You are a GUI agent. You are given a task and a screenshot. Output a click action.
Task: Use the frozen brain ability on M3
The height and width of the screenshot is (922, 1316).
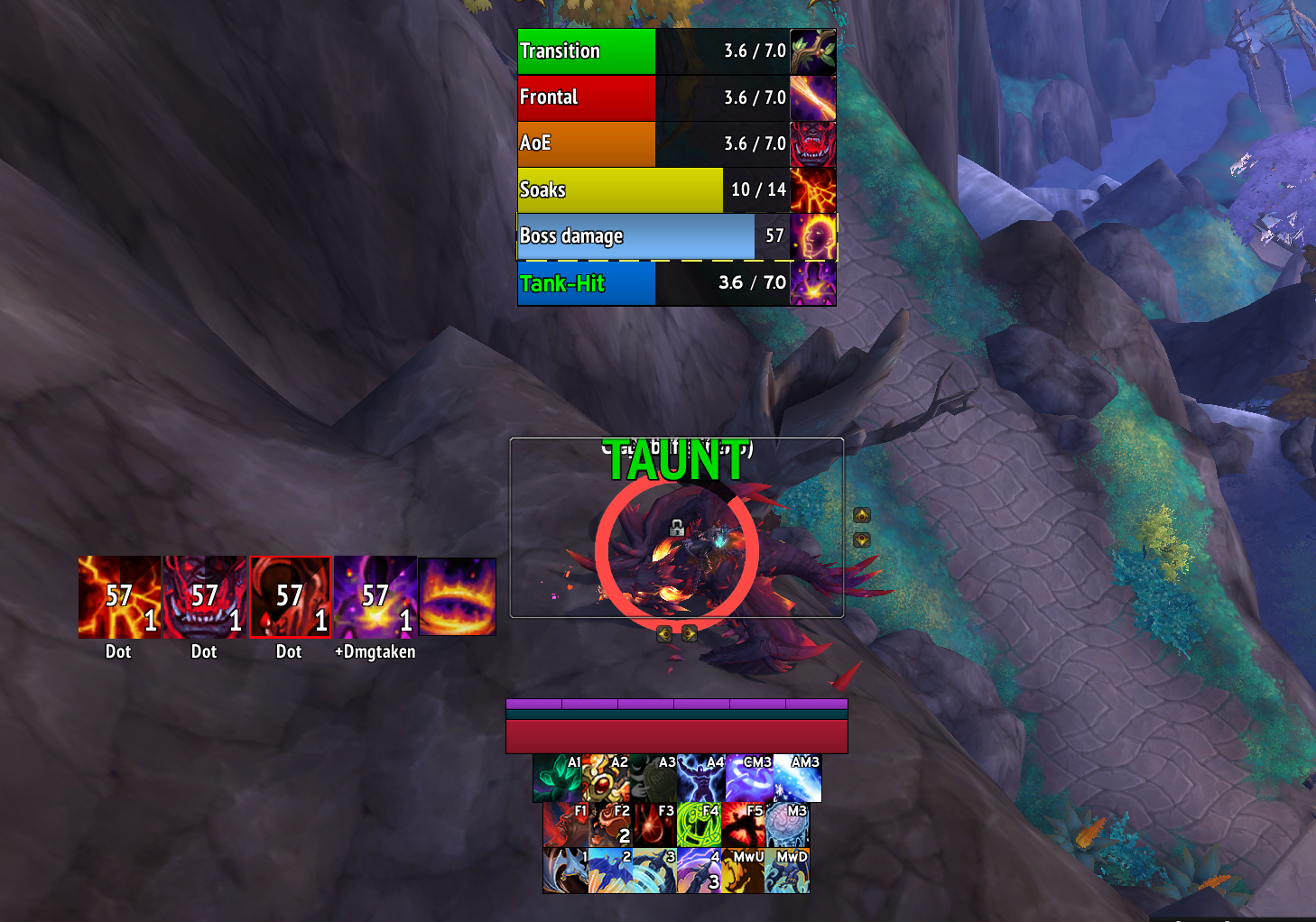pyautogui.click(x=787, y=825)
